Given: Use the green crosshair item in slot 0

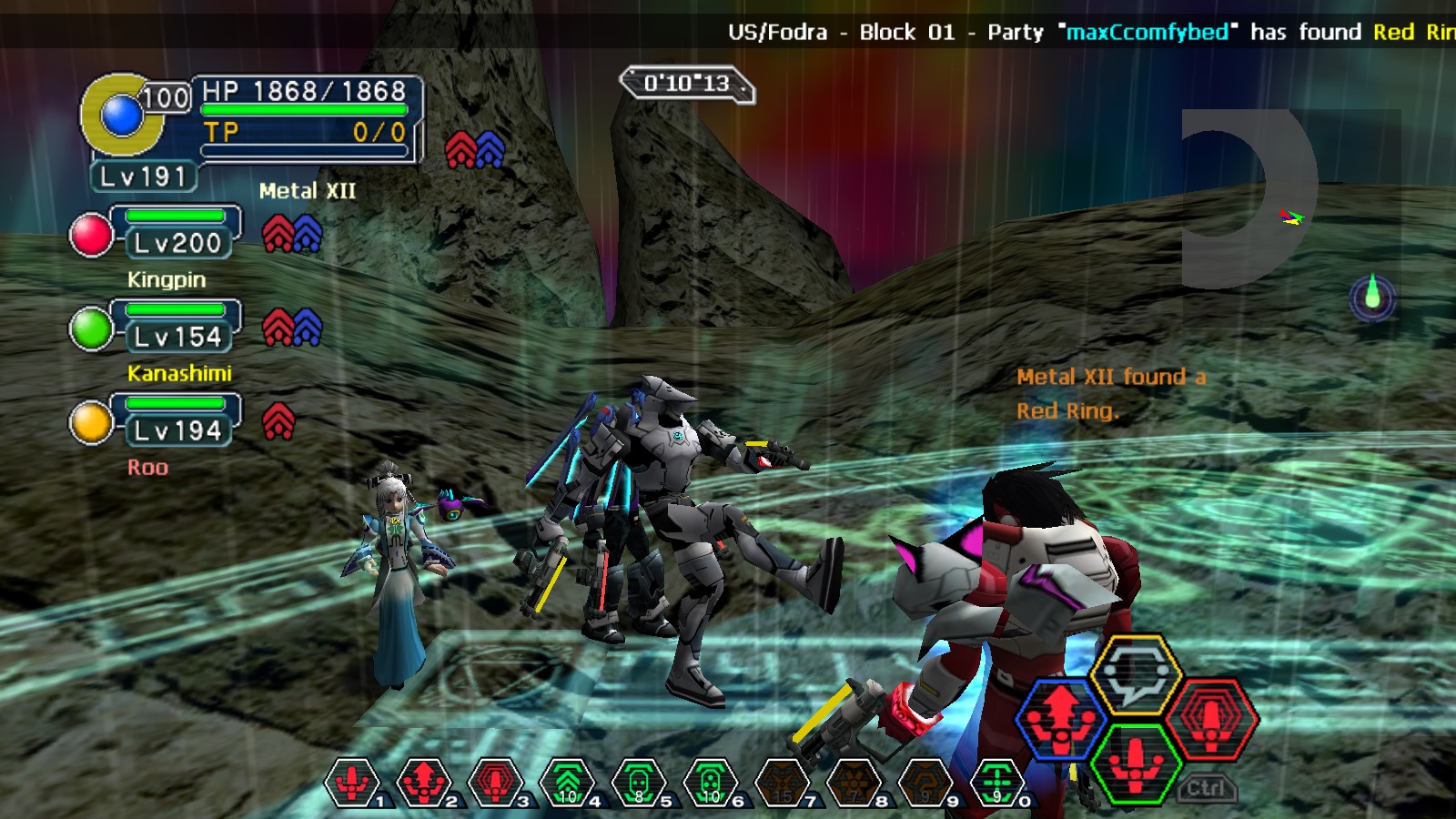Looking at the screenshot, I should click(x=997, y=781).
